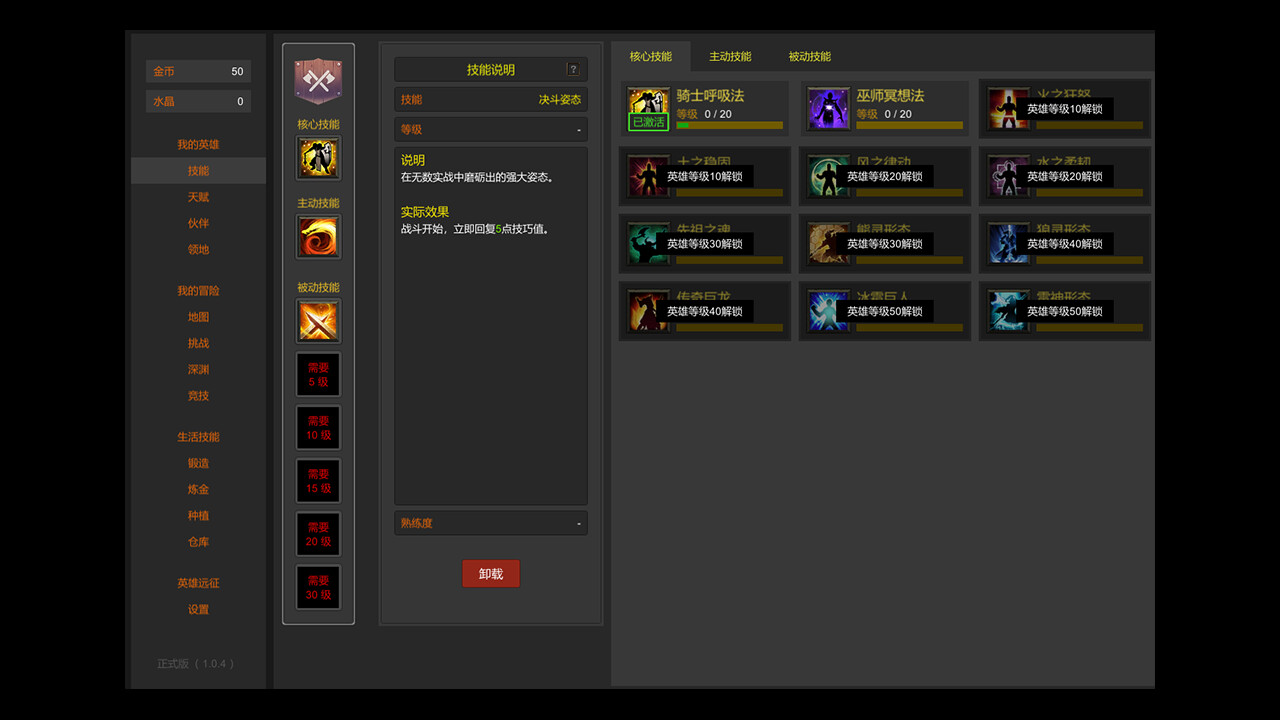Viewport: 1280px width, 720px height.
Task: Select the 骑士呼吸法 skill icon
Action: (648, 101)
